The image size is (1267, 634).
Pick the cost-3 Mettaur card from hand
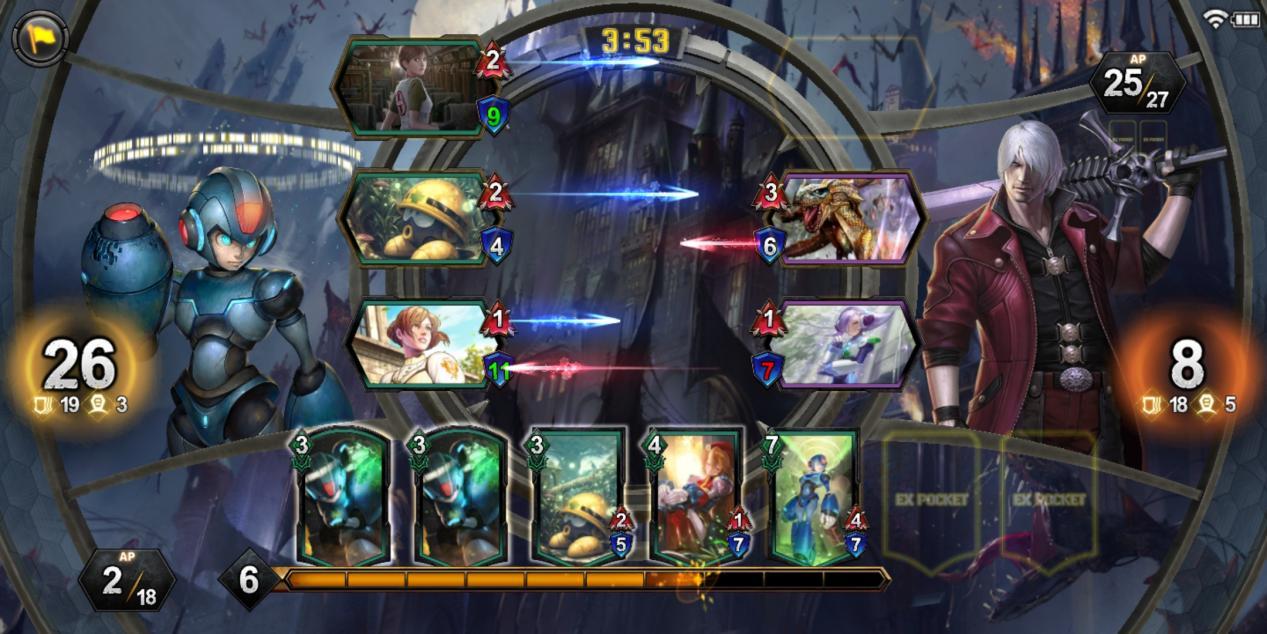point(579,497)
